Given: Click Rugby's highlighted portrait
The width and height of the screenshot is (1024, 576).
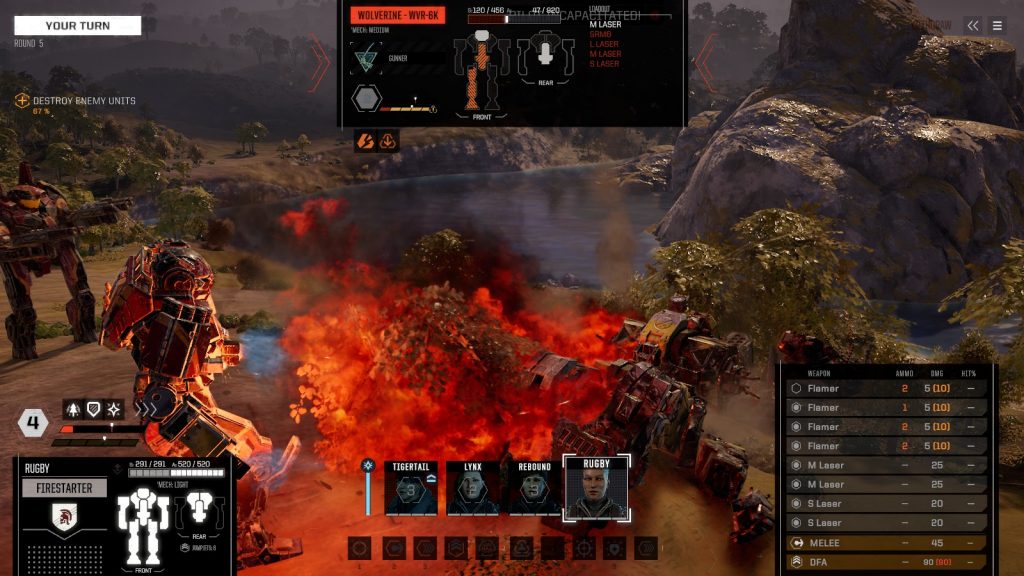Looking at the screenshot, I should [596, 489].
